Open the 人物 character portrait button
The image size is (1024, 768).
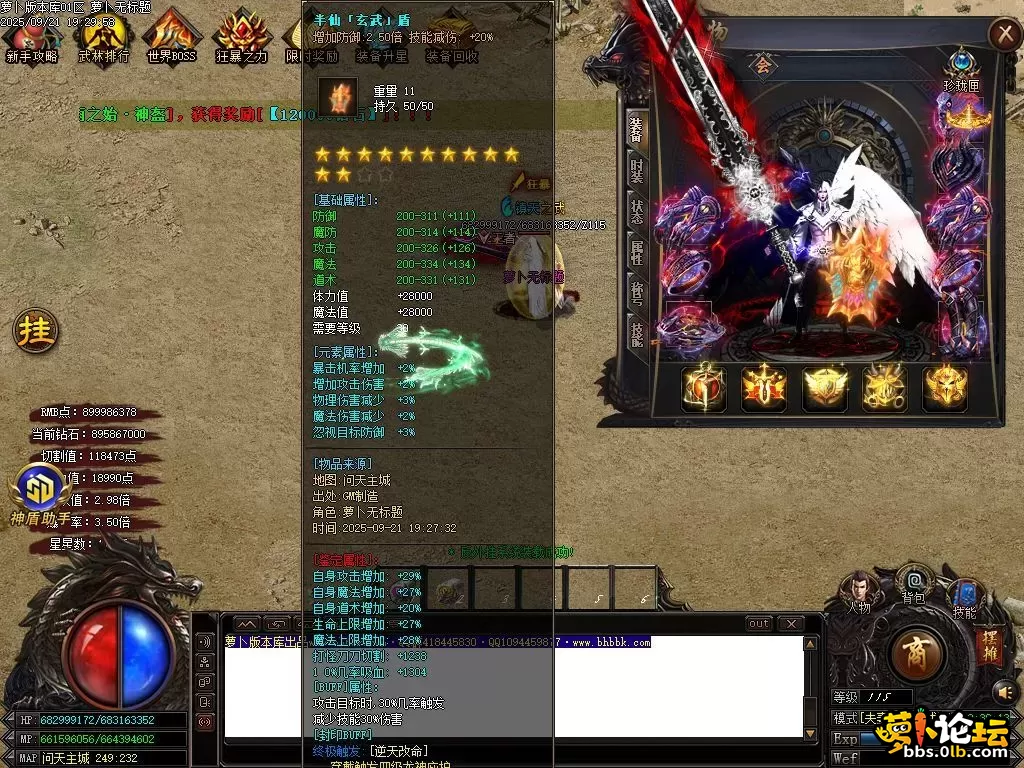coord(859,591)
